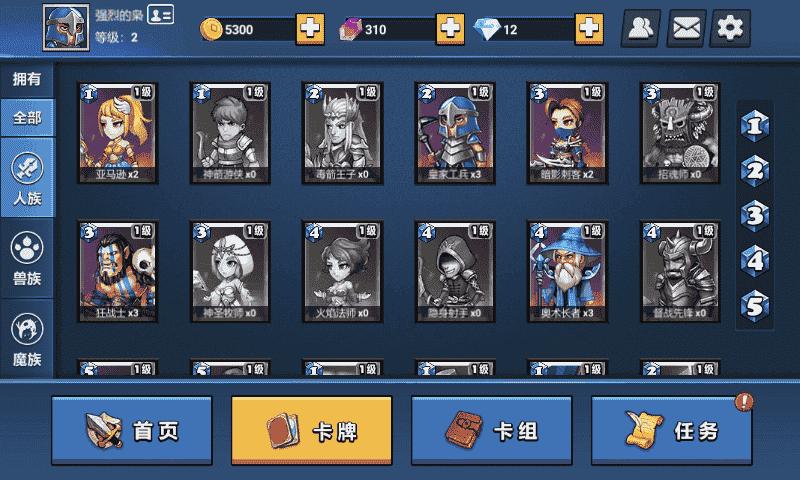Filter cards by cost 1 hexagon
800x480 pixels.
click(x=756, y=126)
